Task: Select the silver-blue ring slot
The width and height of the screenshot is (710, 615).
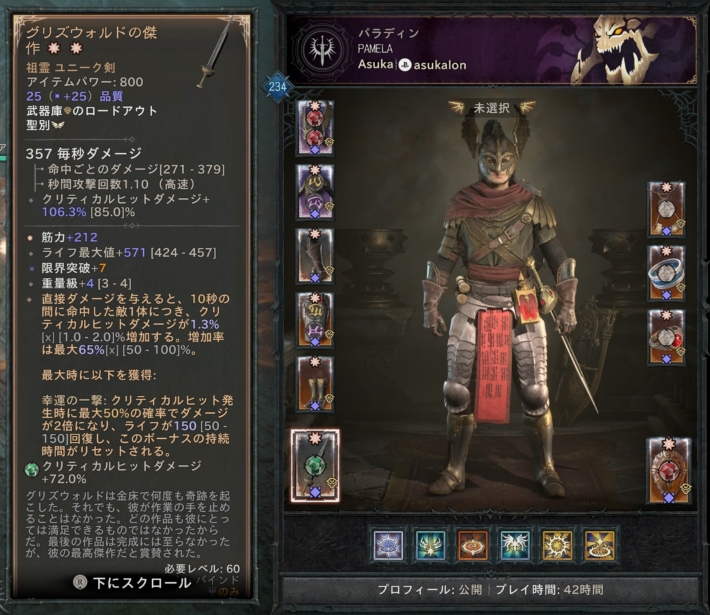Action: tap(666, 273)
